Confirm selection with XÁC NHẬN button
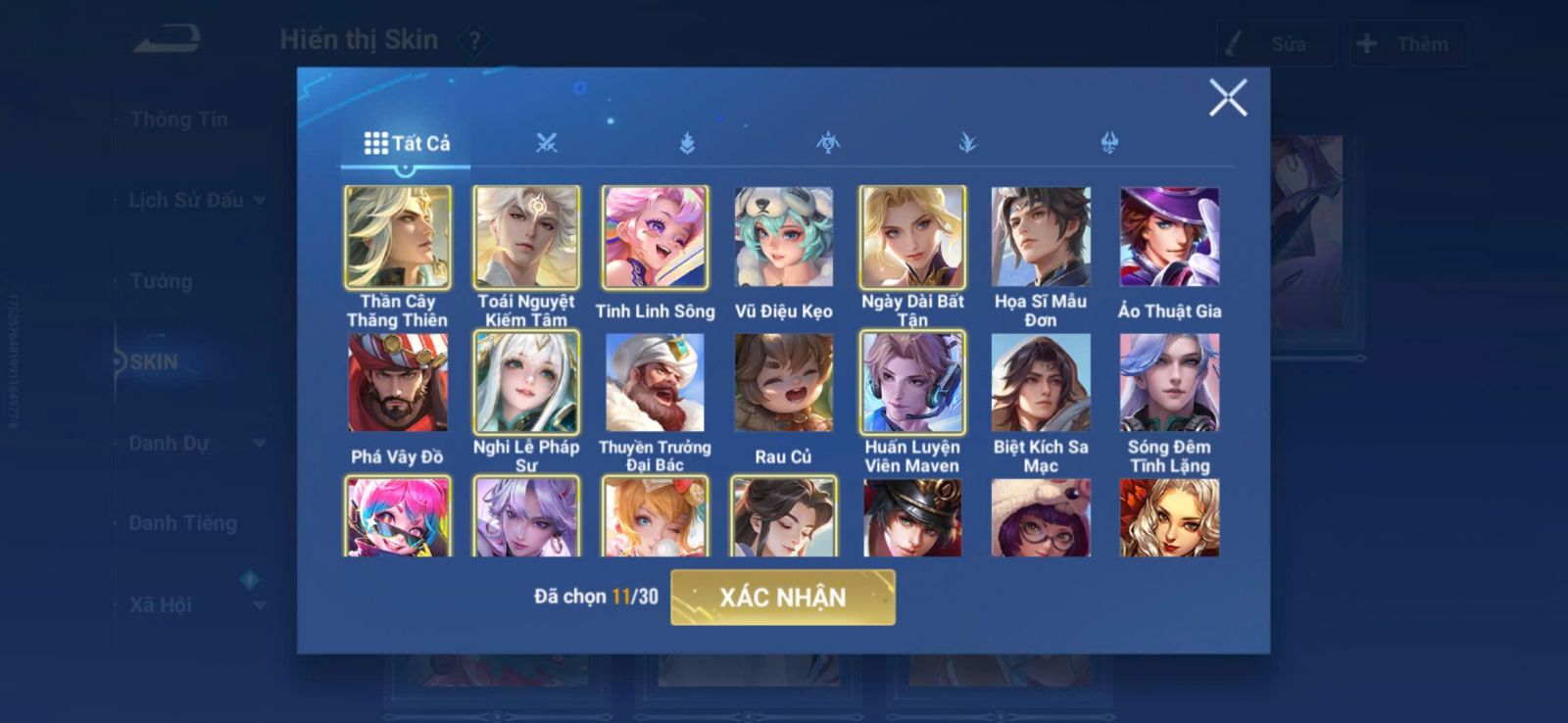The image size is (1568, 723). tap(782, 598)
